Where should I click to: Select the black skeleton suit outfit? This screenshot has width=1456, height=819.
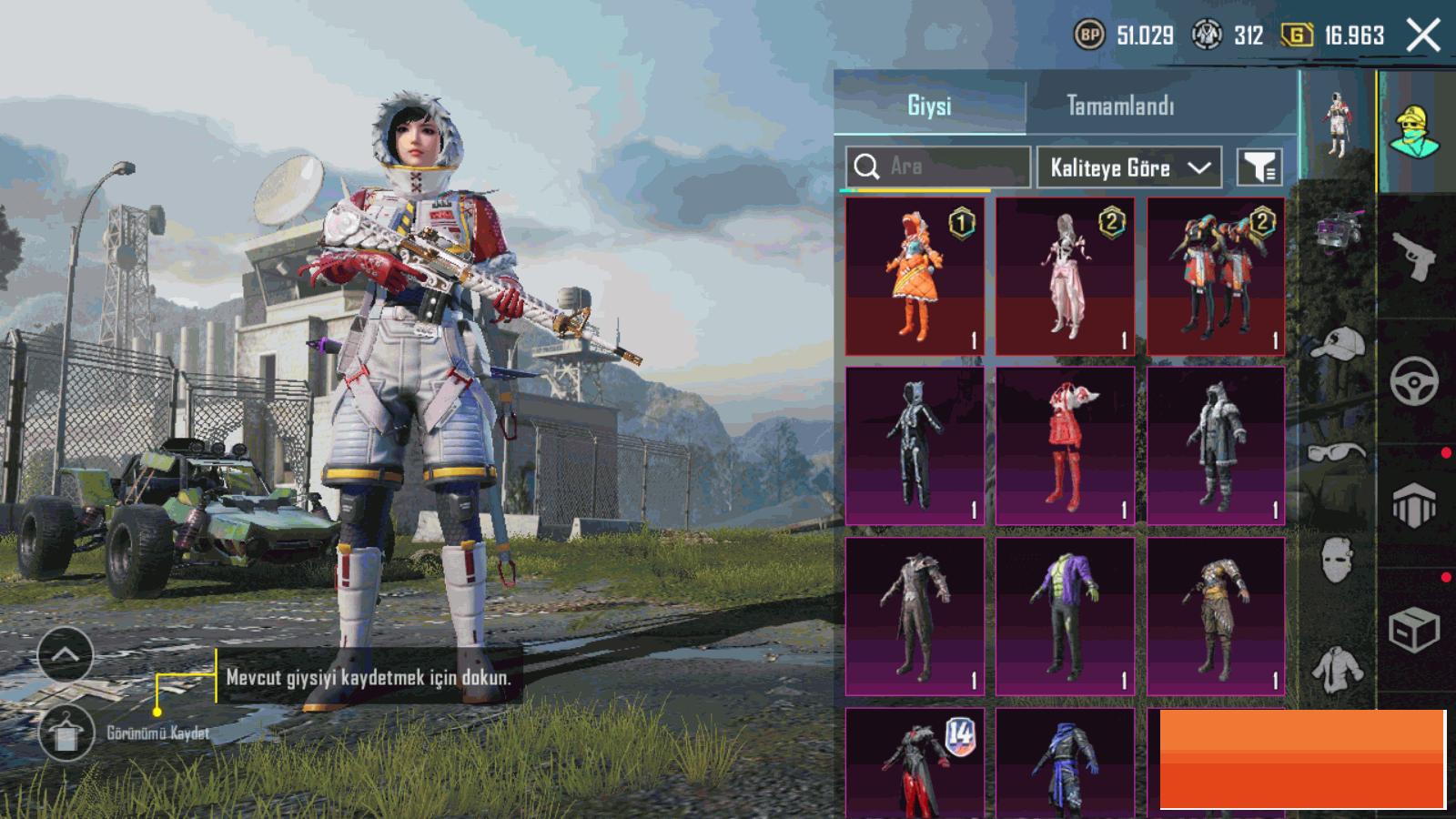click(915, 446)
